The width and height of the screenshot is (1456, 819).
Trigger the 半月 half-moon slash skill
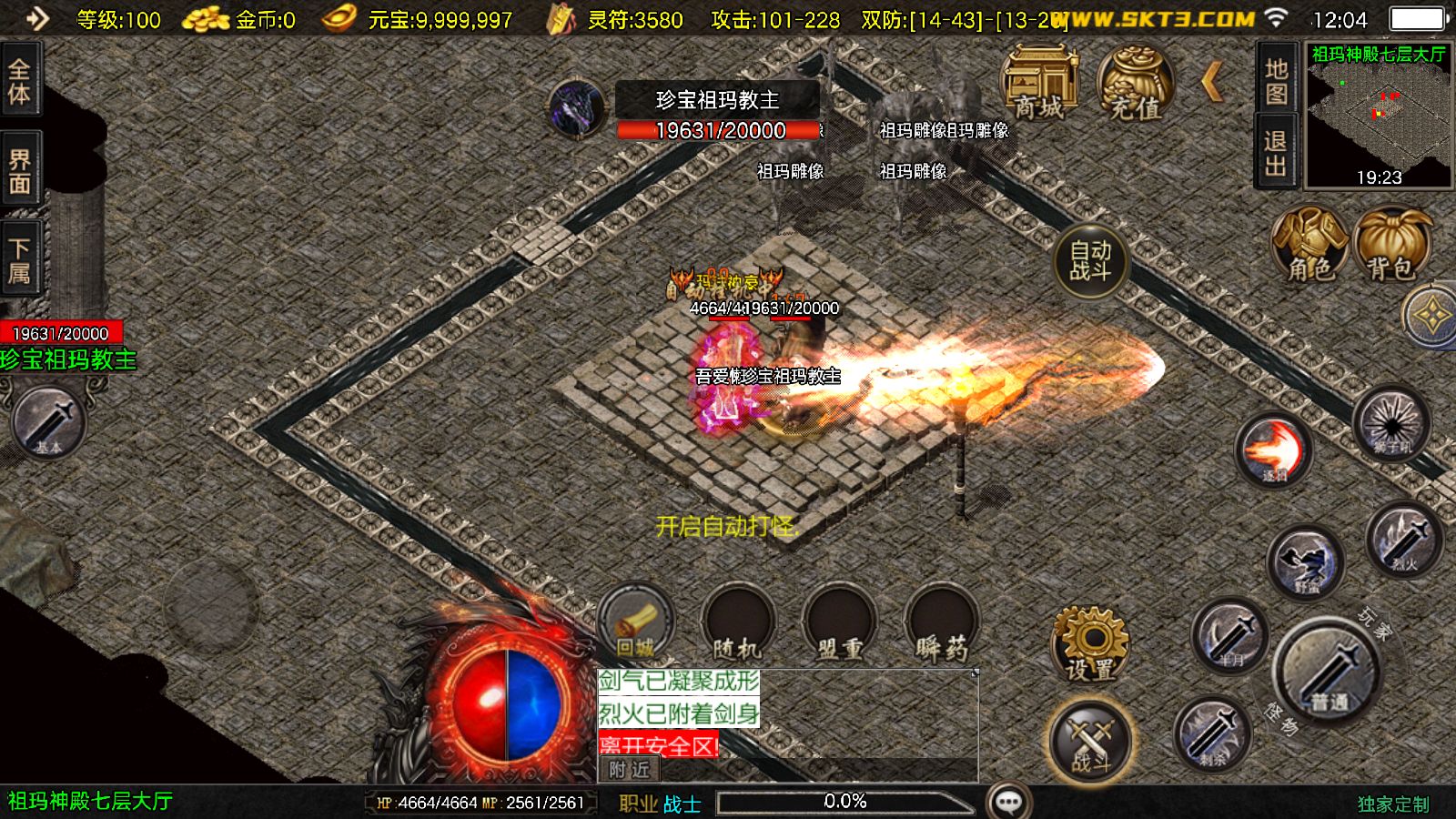(x=1230, y=636)
